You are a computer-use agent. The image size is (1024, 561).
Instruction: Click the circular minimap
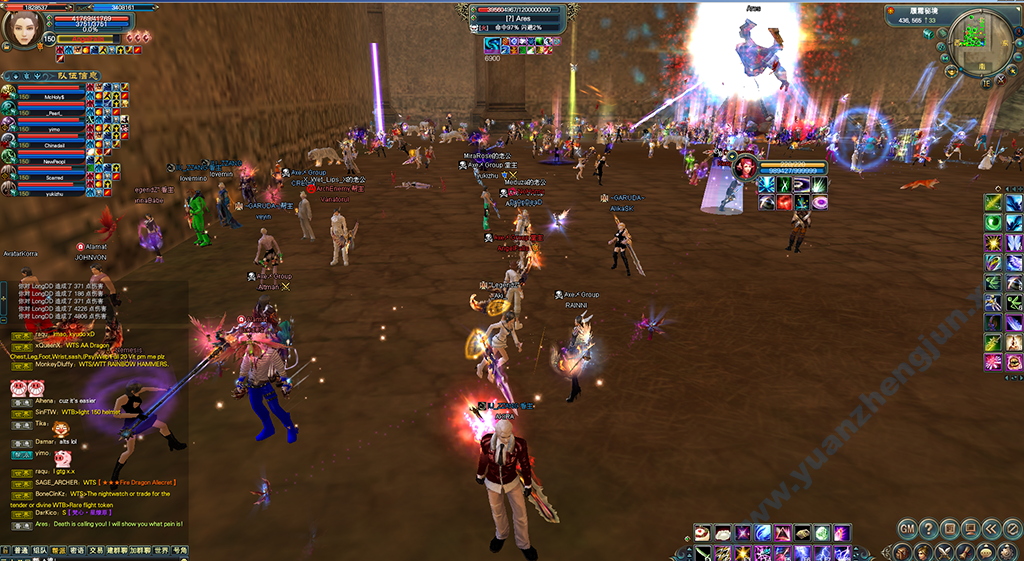[976, 47]
